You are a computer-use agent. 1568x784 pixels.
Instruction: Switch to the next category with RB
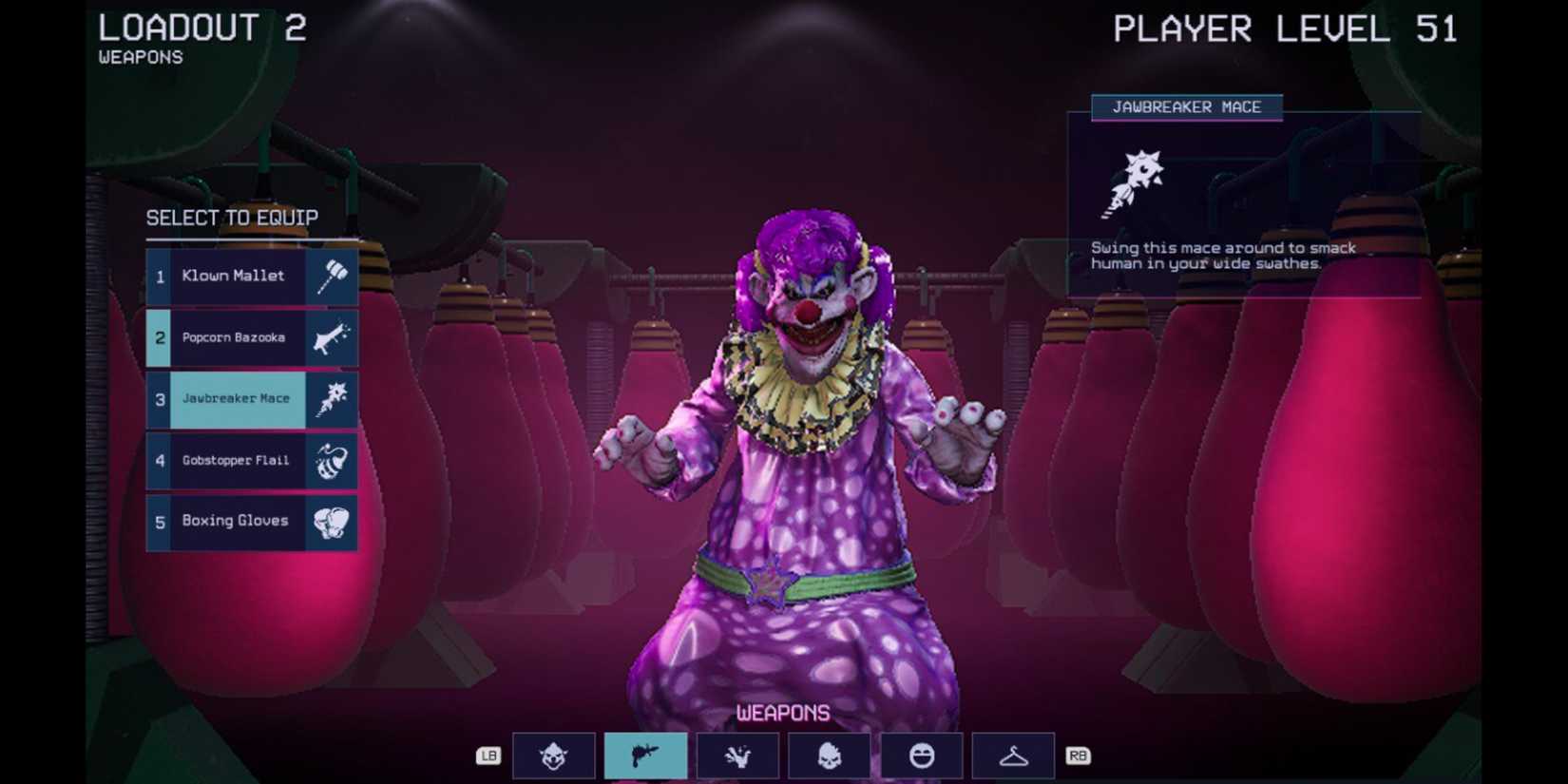click(1079, 755)
